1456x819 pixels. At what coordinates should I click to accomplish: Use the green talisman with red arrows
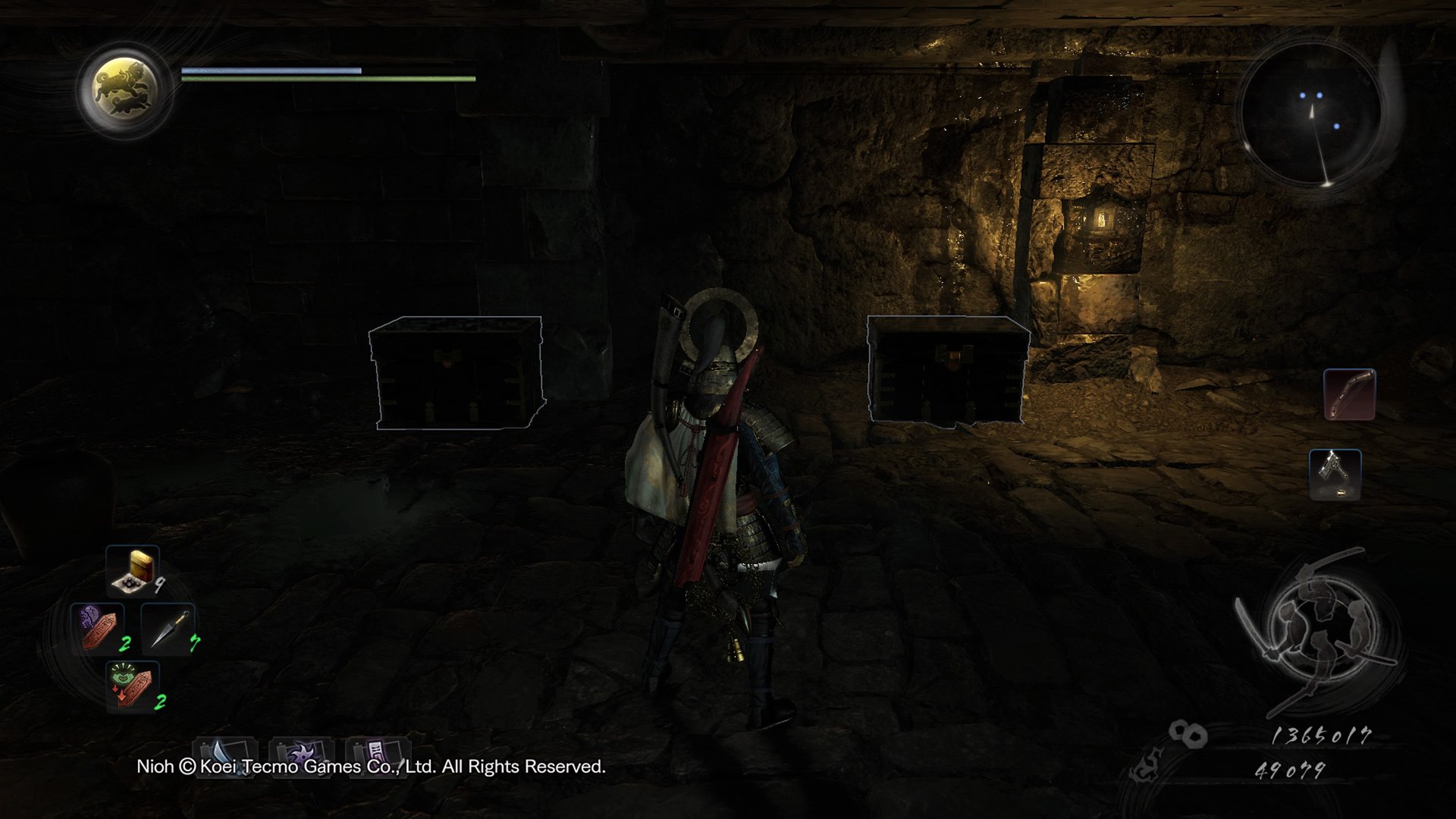point(133,685)
